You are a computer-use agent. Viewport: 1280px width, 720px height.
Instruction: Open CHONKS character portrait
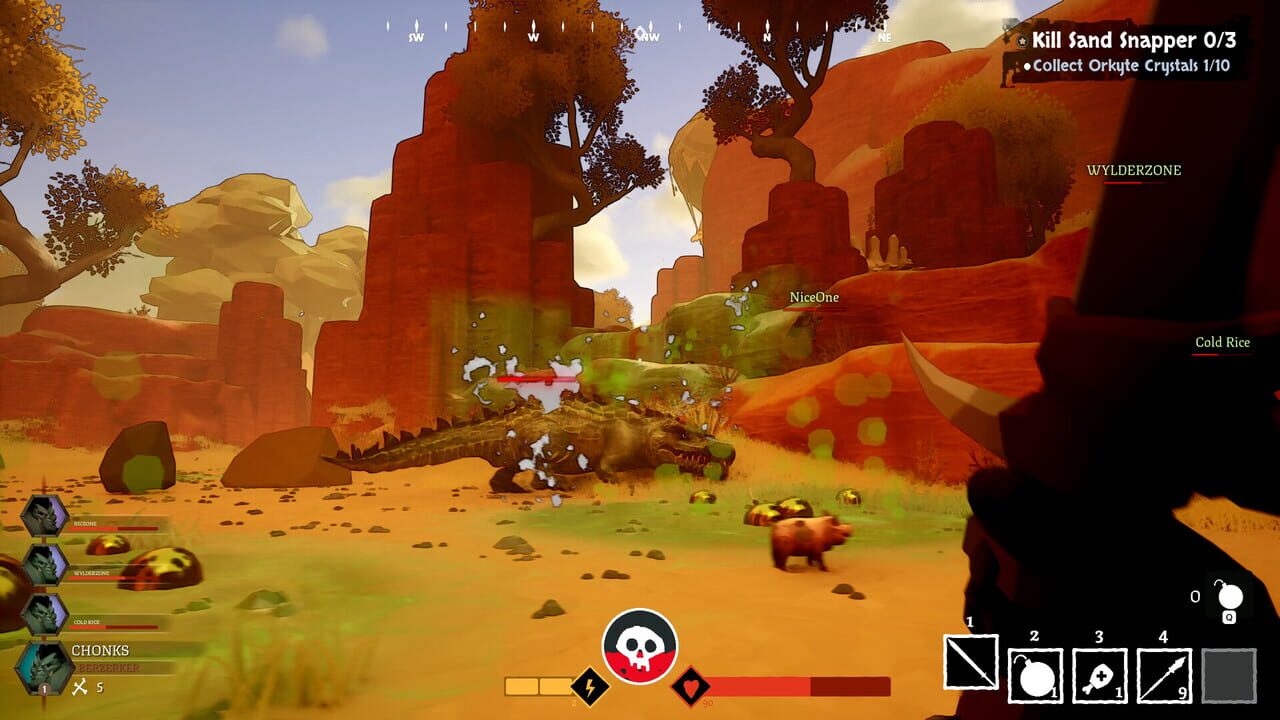[x=42, y=664]
